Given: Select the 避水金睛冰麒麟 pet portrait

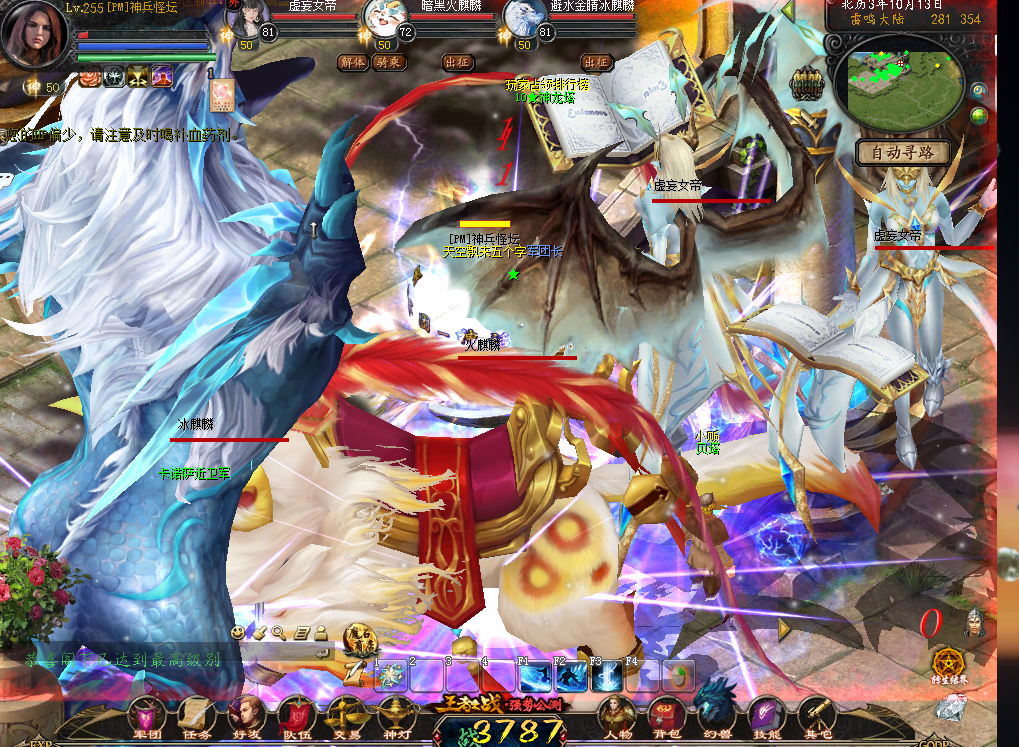Looking at the screenshot, I should pos(521,19).
